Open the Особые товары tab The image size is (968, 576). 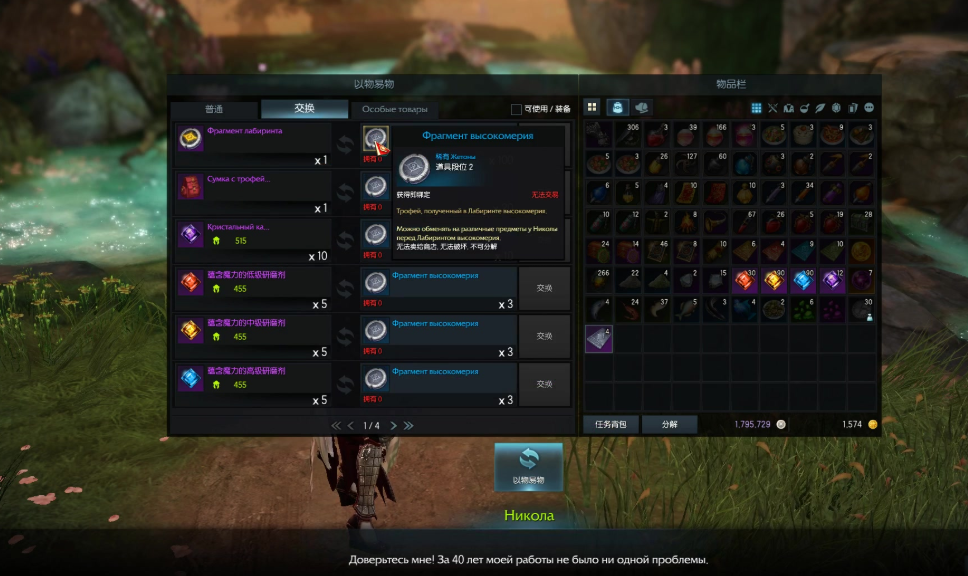point(394,109)
